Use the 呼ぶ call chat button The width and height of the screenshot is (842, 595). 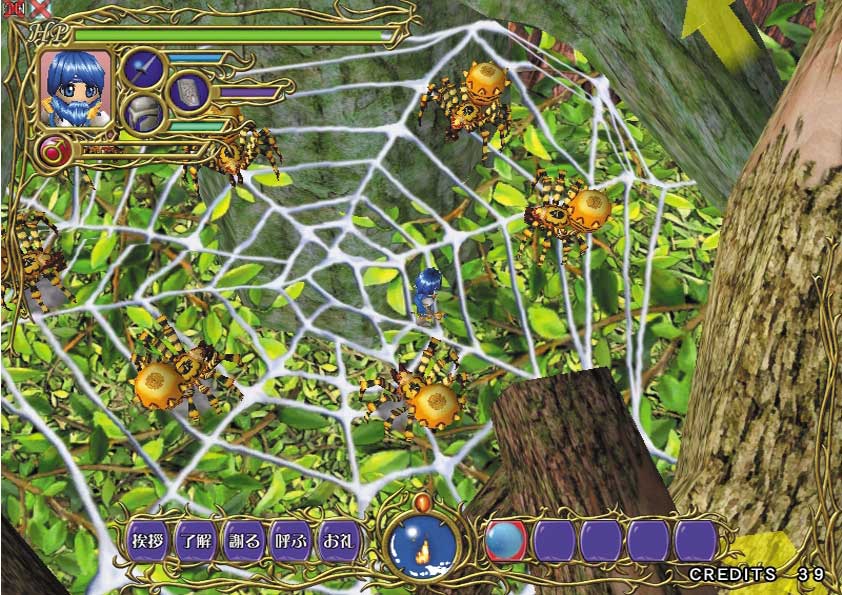(292, 541)
